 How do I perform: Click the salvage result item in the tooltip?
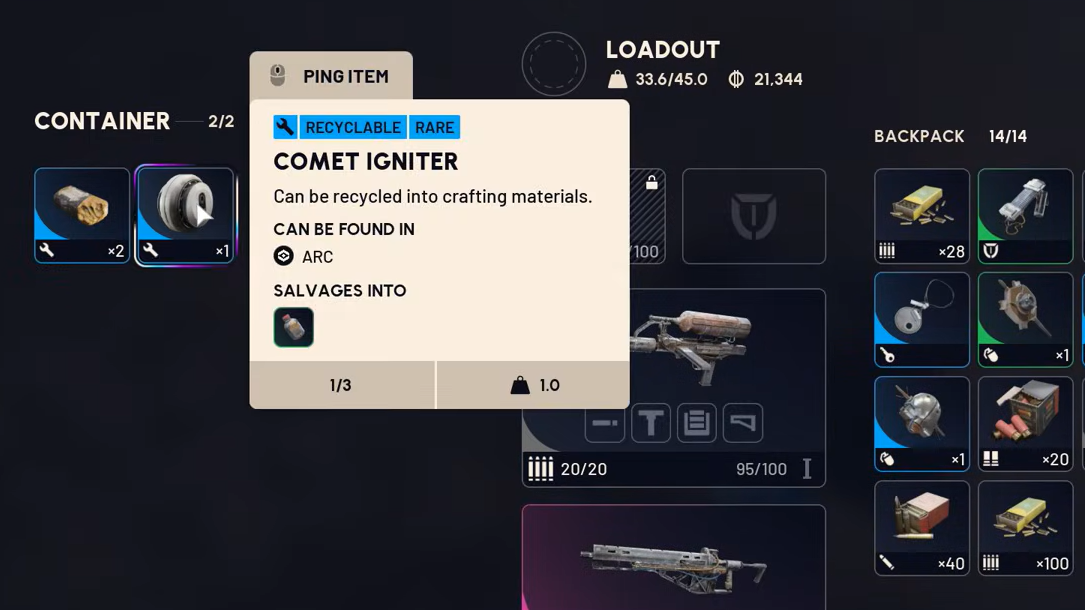click(x=294, y=327)
